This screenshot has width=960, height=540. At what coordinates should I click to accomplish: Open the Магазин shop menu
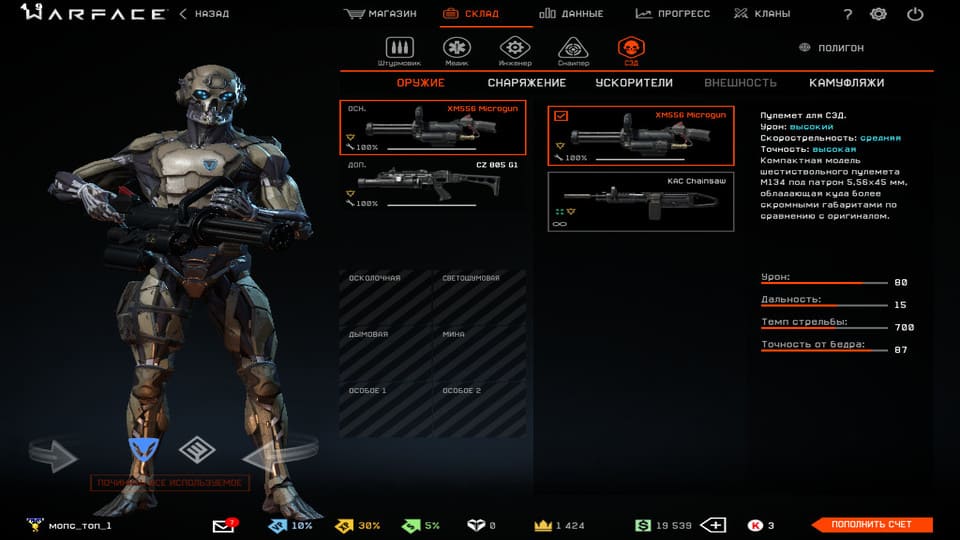(x=380, y=14)
